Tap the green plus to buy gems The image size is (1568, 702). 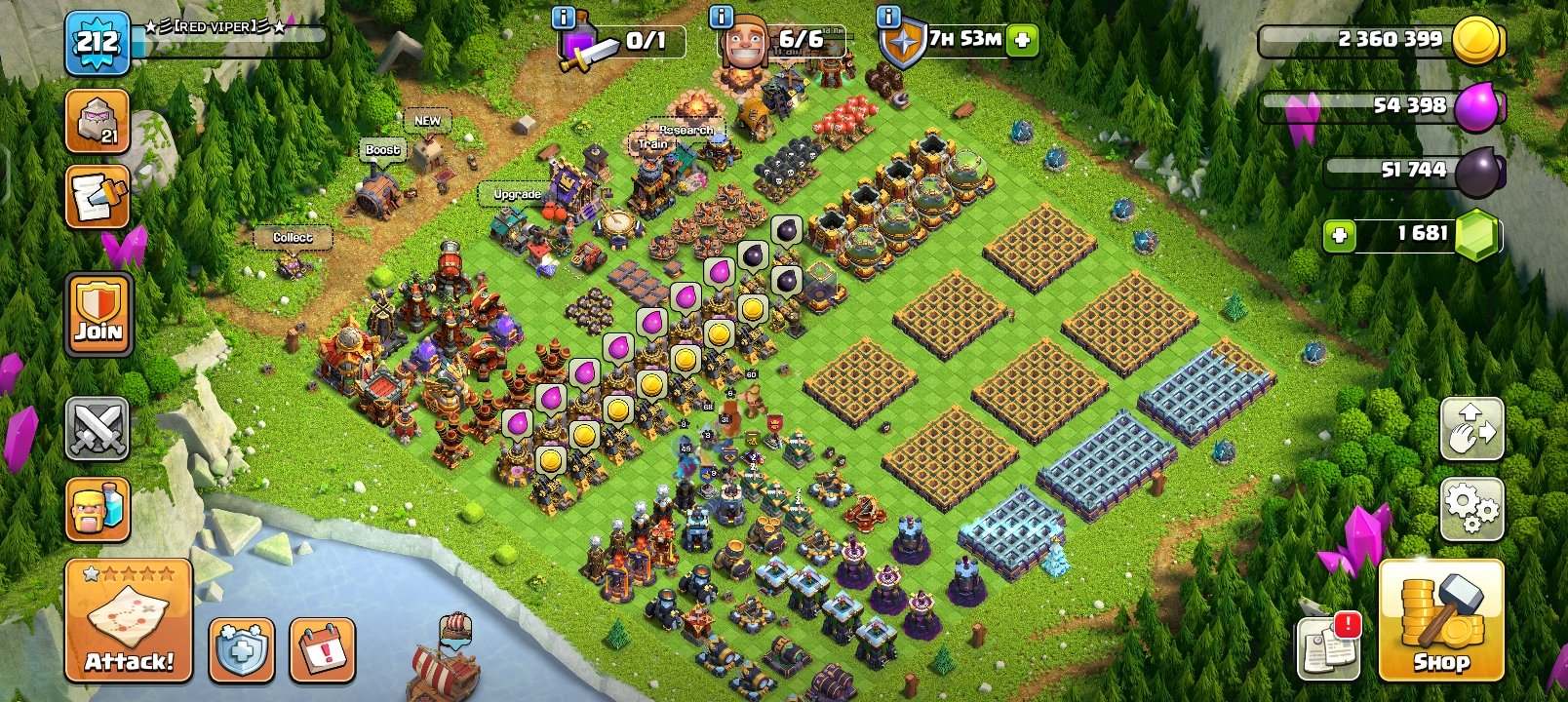1340,234
